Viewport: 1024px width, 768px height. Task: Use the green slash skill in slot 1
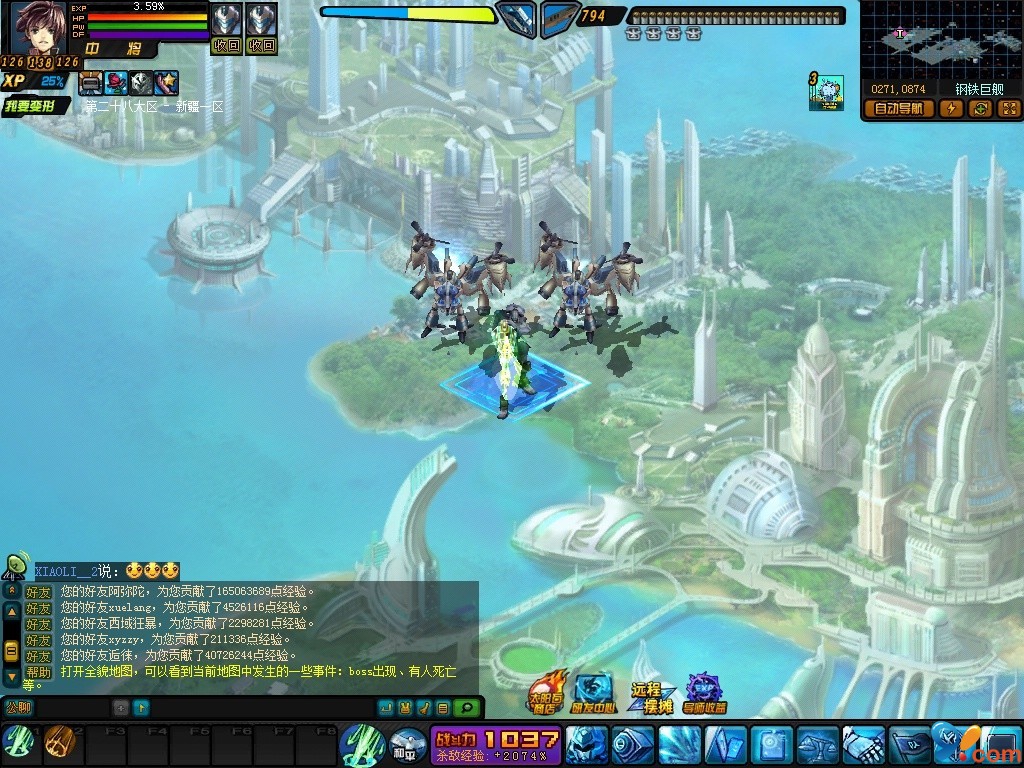click(19, 741)
